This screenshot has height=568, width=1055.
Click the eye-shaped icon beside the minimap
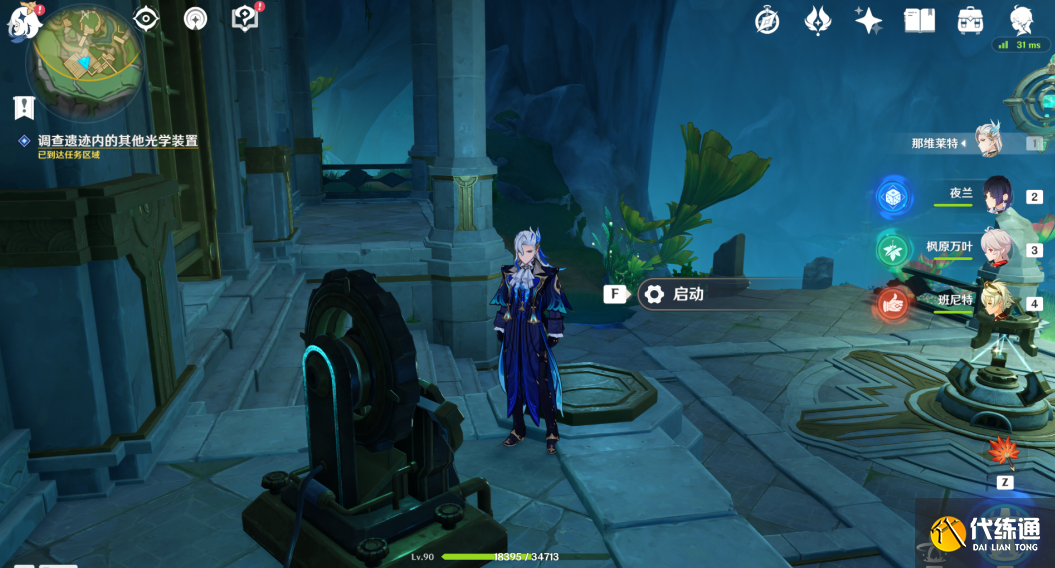tap(147, 19)
